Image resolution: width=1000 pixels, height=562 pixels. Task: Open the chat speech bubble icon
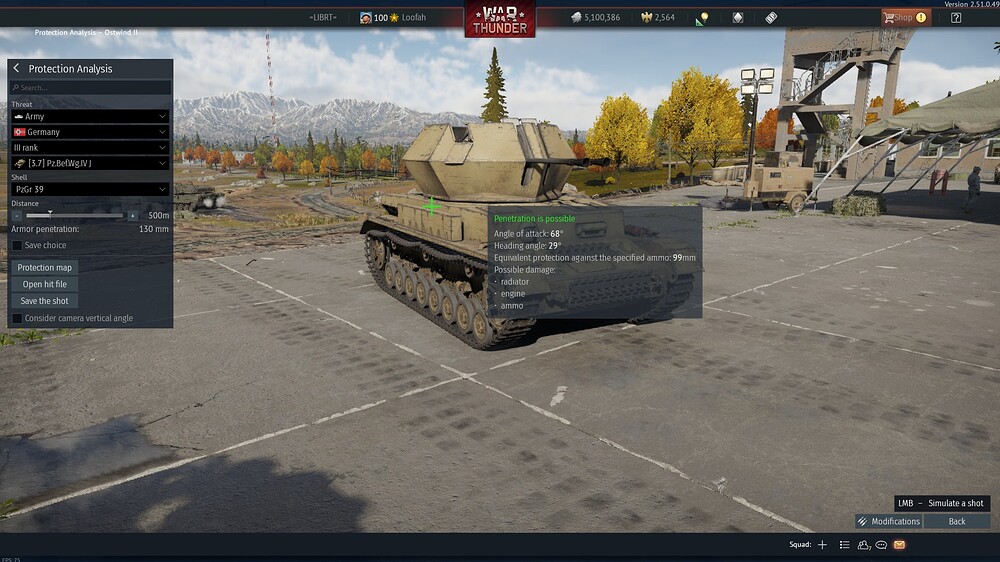[881, 545]
